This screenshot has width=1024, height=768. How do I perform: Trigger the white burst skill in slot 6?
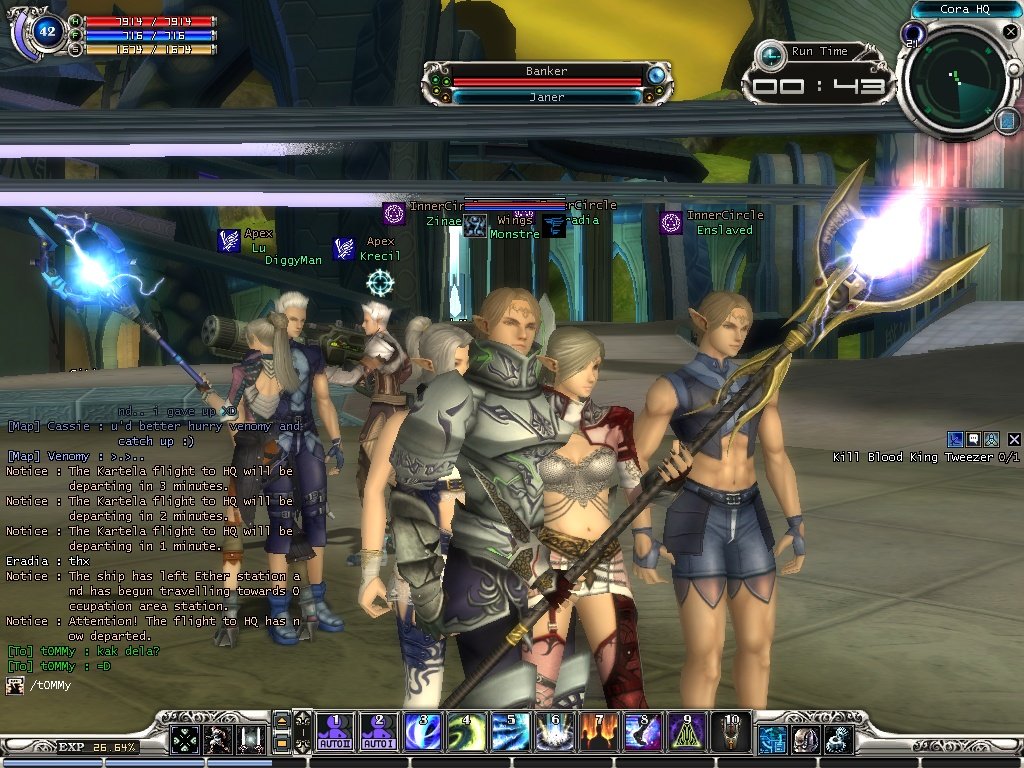[555, 732]
